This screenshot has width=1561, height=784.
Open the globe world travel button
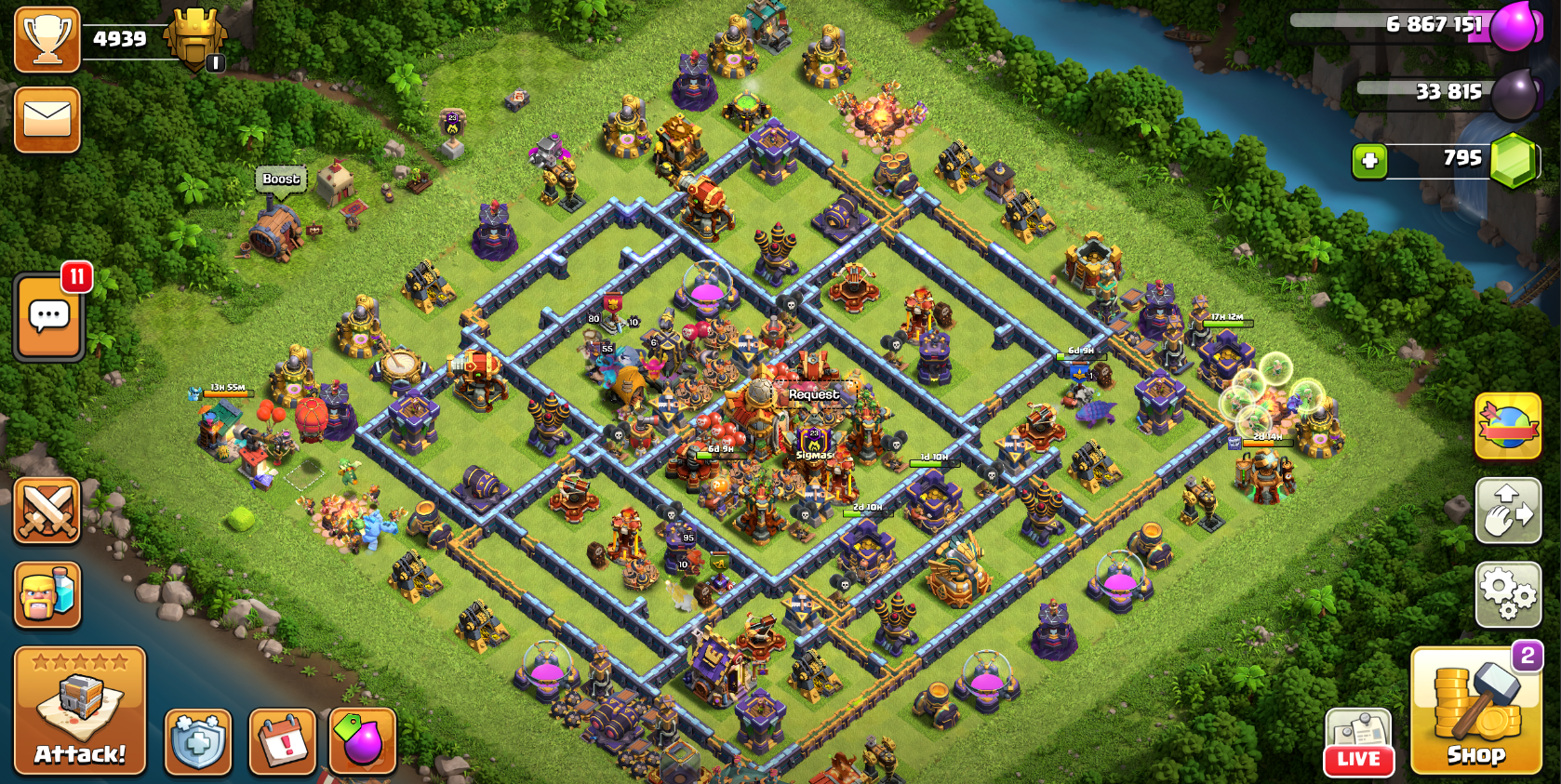click(1508, 426)
